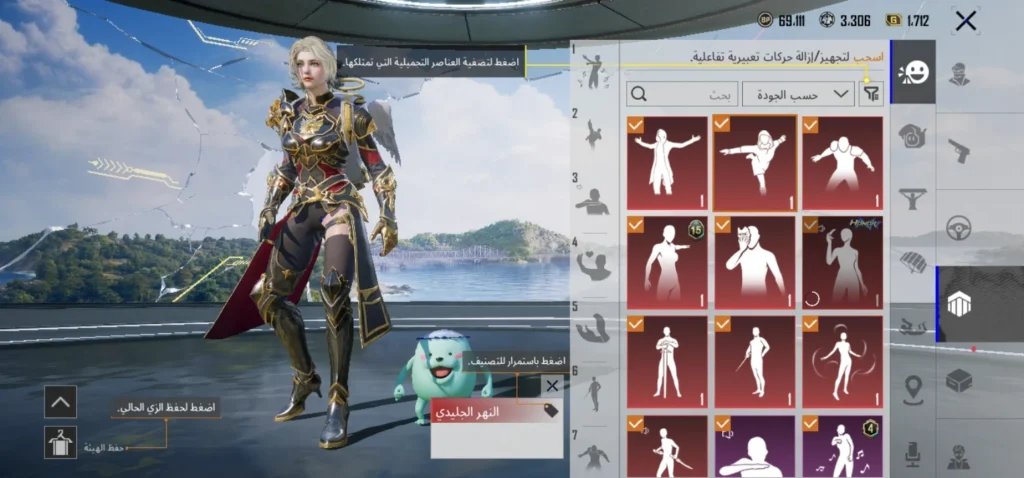Select the arms-outstretched emote thumbnail

click(x=667, y=163)
